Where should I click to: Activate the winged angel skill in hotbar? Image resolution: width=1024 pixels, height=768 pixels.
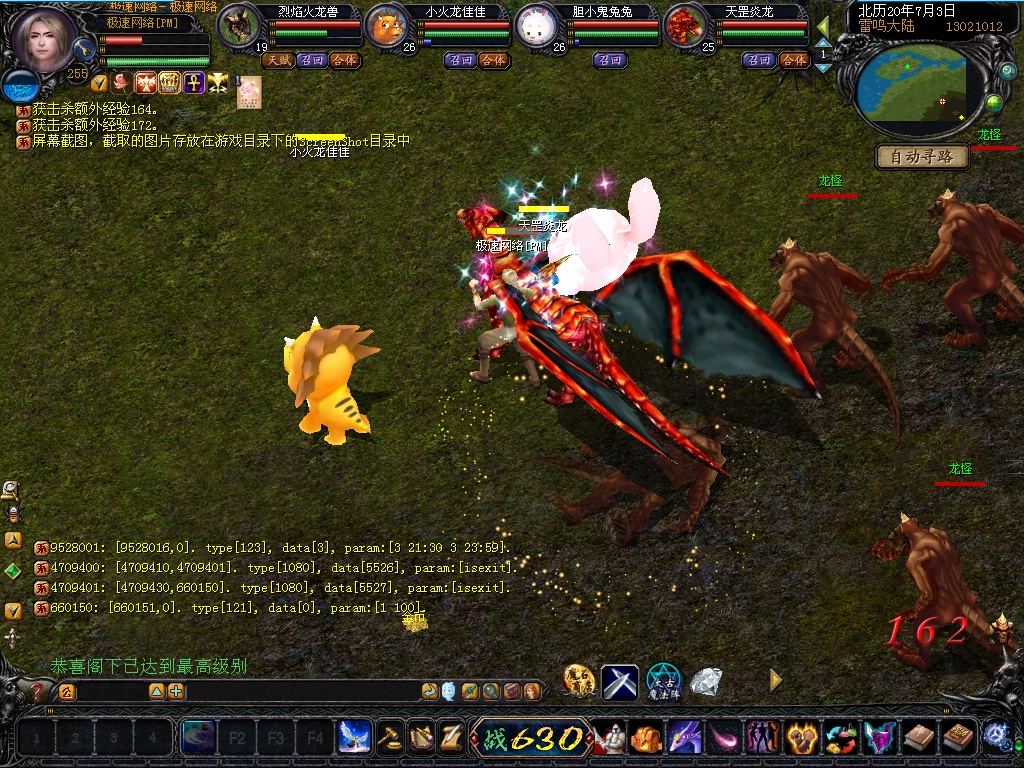[354, 738]
